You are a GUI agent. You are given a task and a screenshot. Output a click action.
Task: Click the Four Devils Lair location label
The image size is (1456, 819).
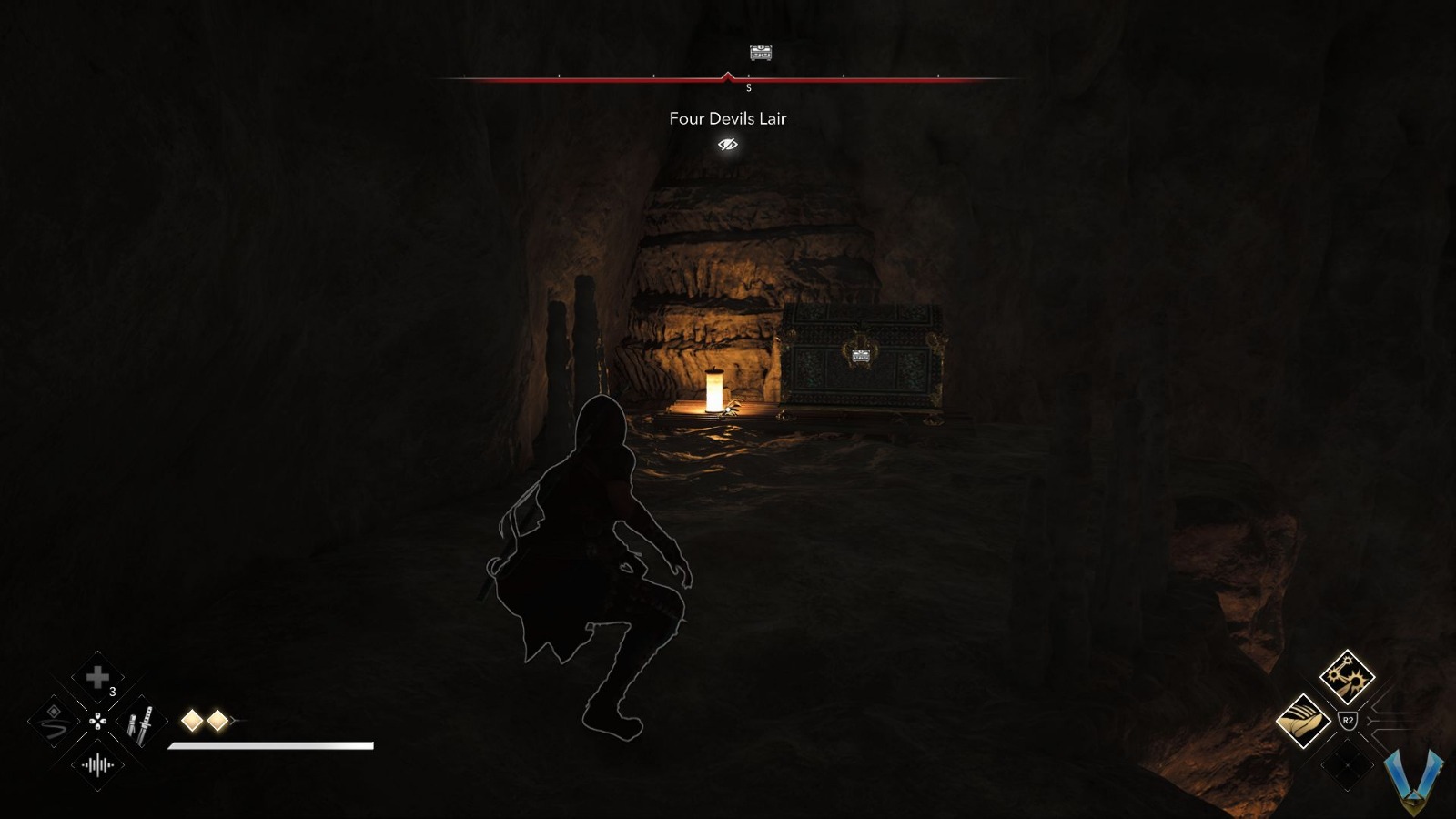727,118
